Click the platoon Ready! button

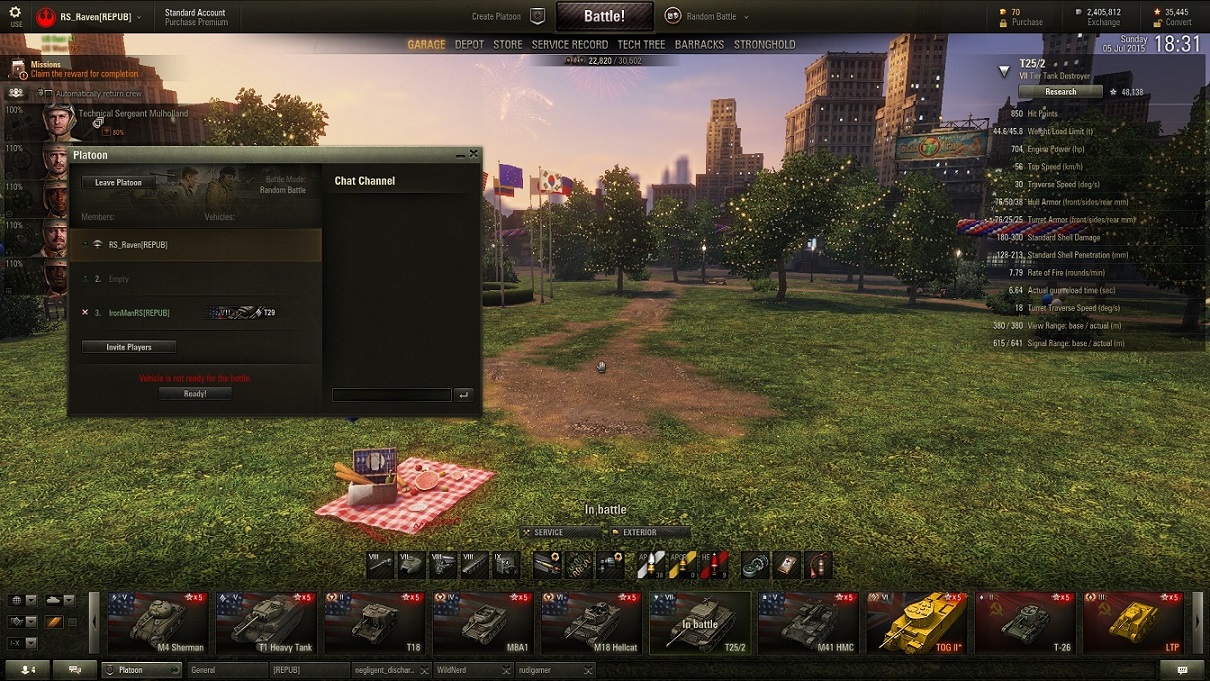click(195, 394)
